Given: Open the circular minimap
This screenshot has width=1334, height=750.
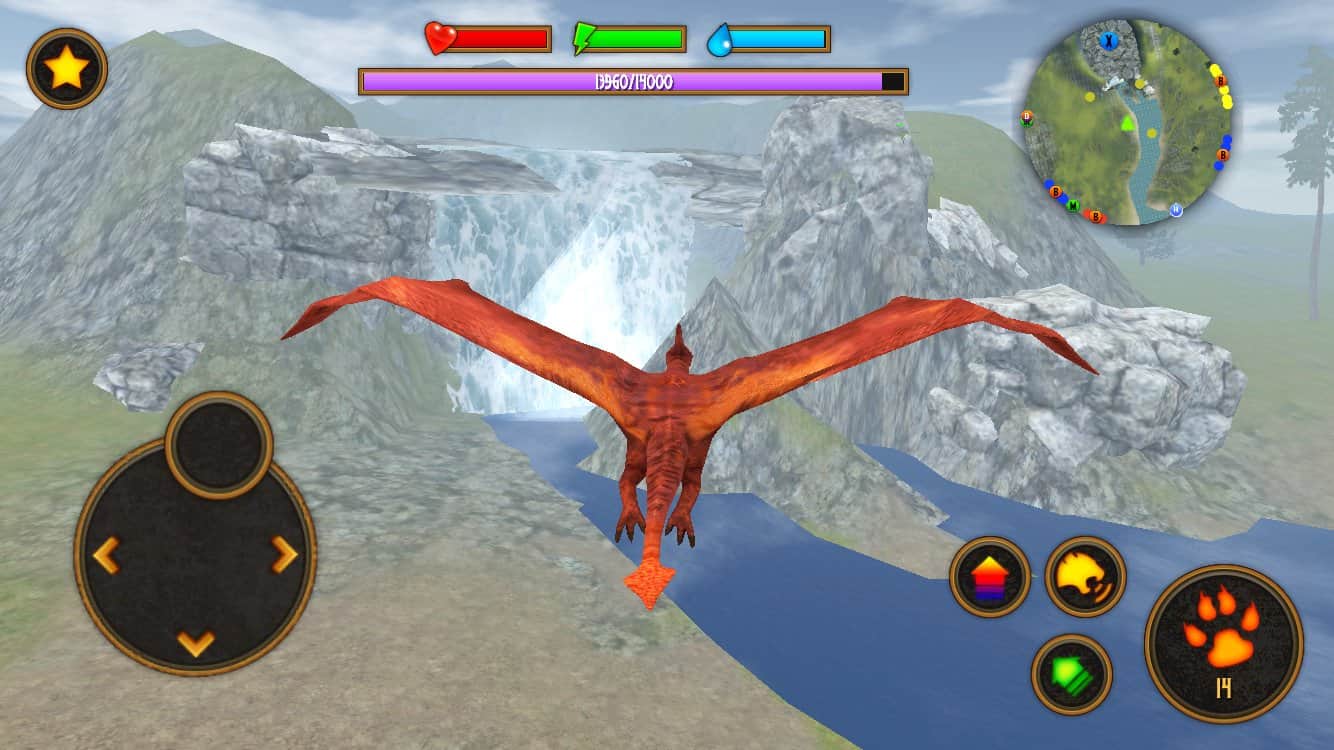Looking at the screenshot, I should (x=1128, y=121).
